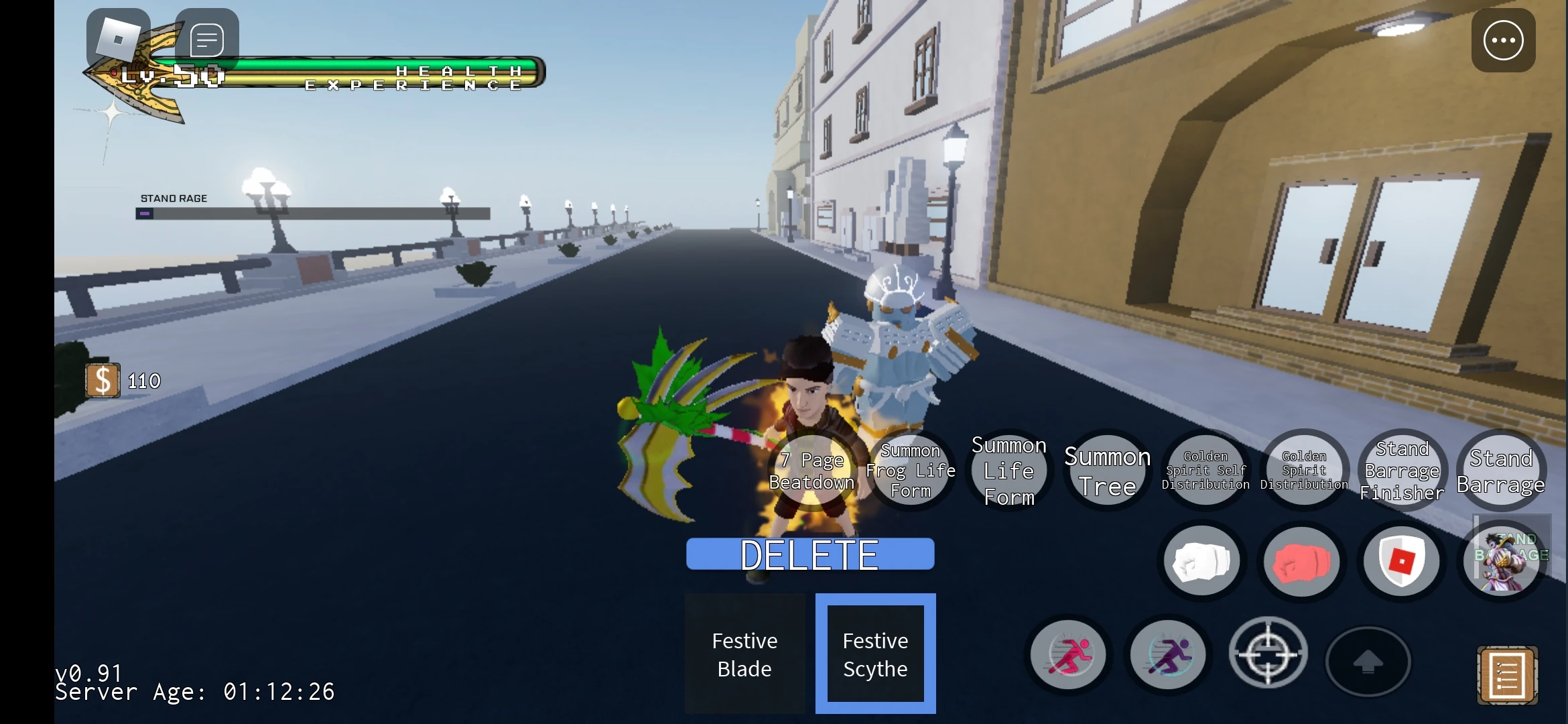Screen dimensions: 1568x724
Task: Open the three-dot options menu
Action: [x=1504, y=40]
